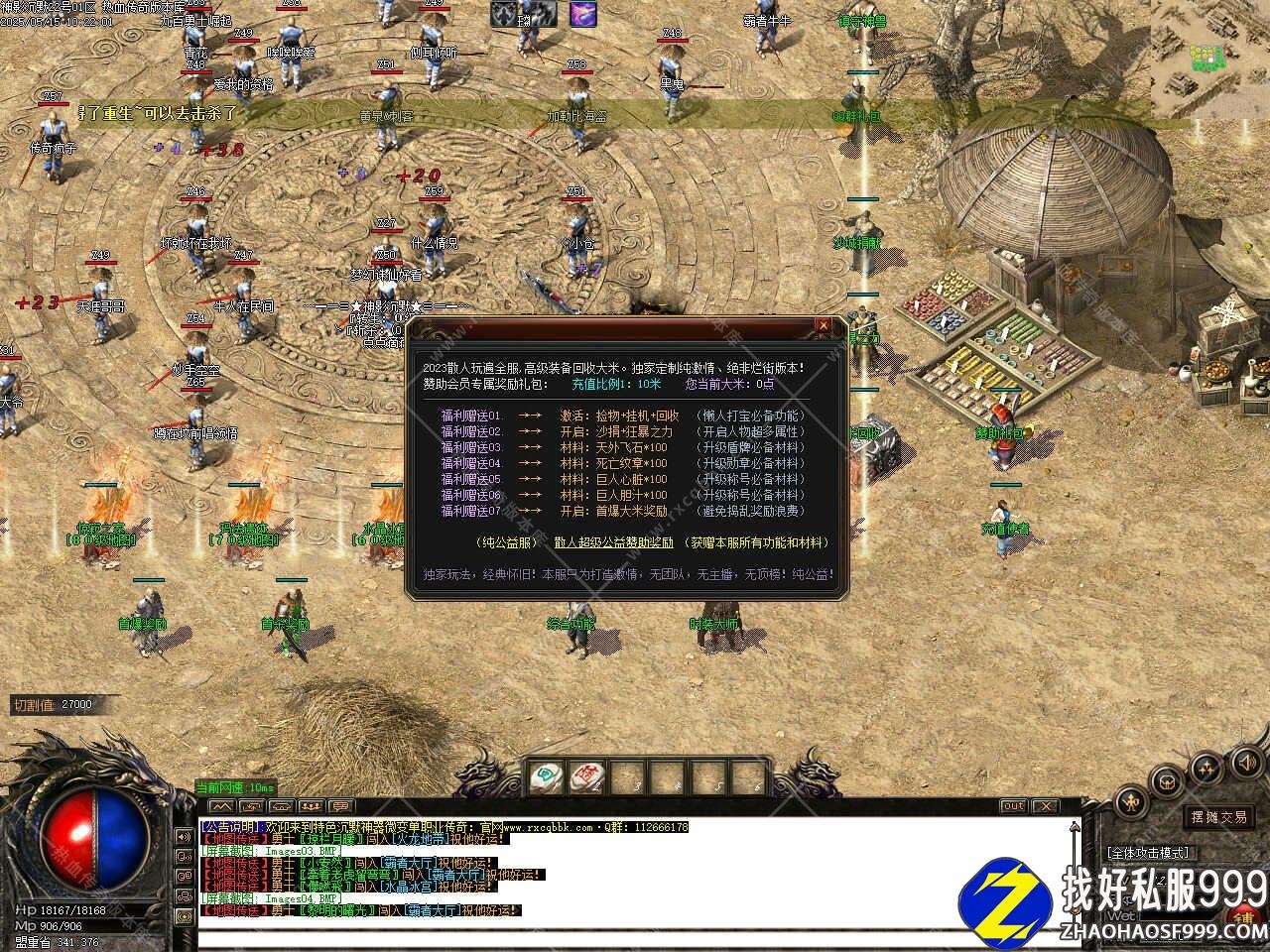Toggle the 全体攻击模式 attack mode label
Screen dimensions: 1270x952
coord(1149,852)
